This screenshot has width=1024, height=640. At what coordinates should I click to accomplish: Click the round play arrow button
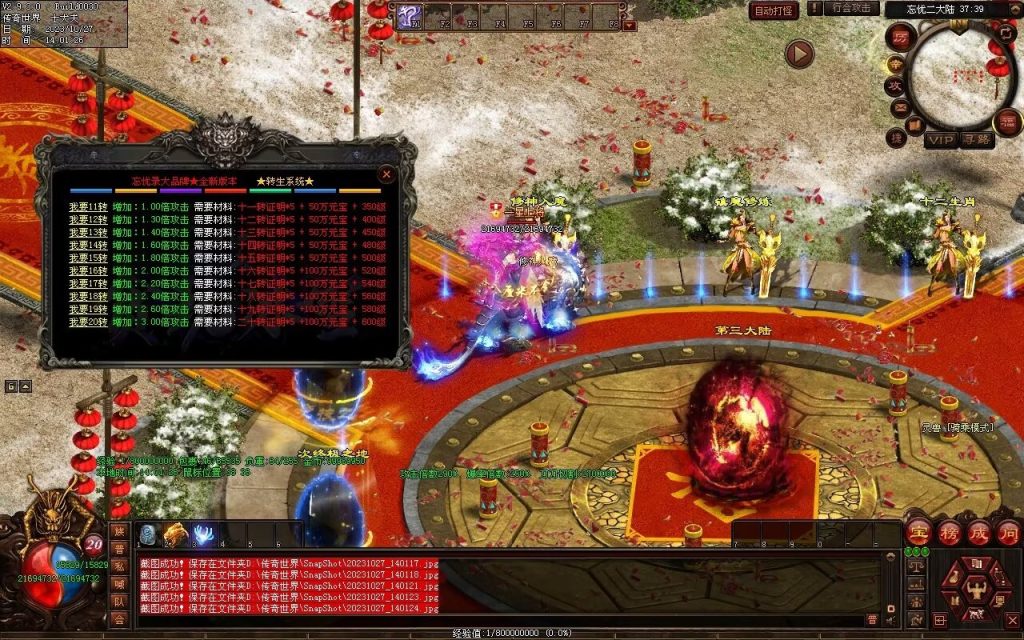click(x=799, y=53)
